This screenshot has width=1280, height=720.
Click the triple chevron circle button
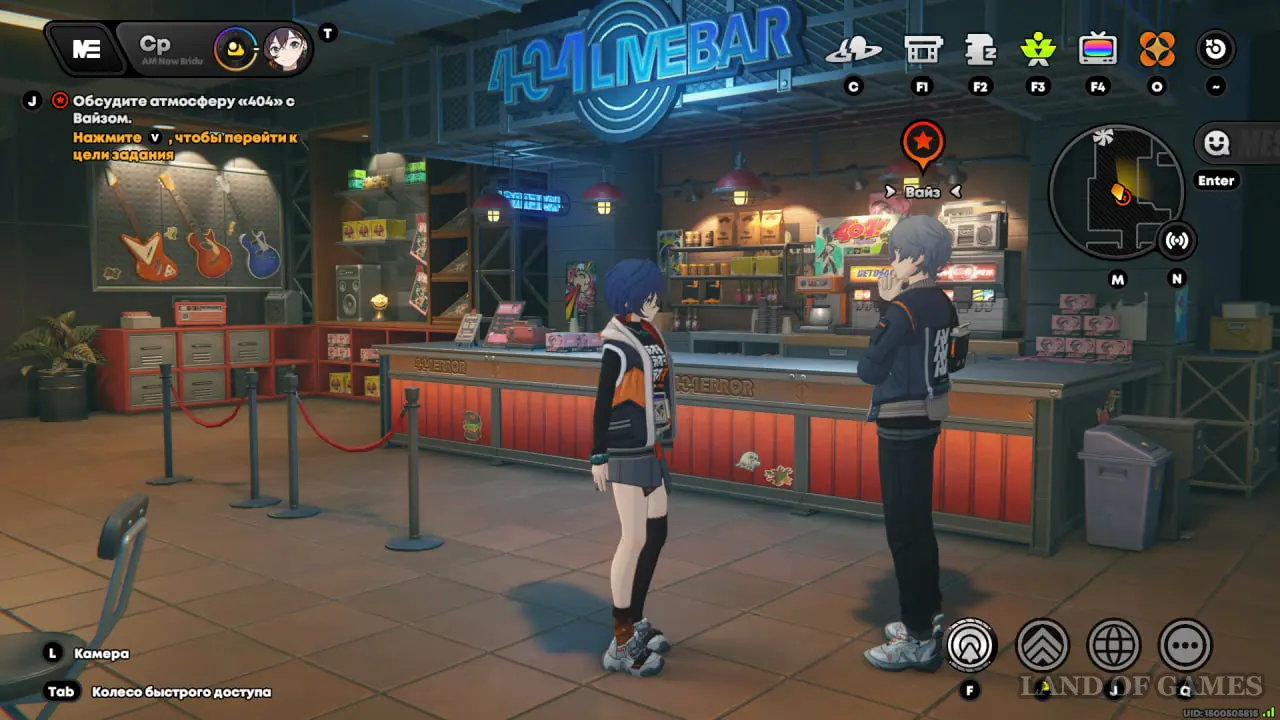click(x=1042, y=645)
